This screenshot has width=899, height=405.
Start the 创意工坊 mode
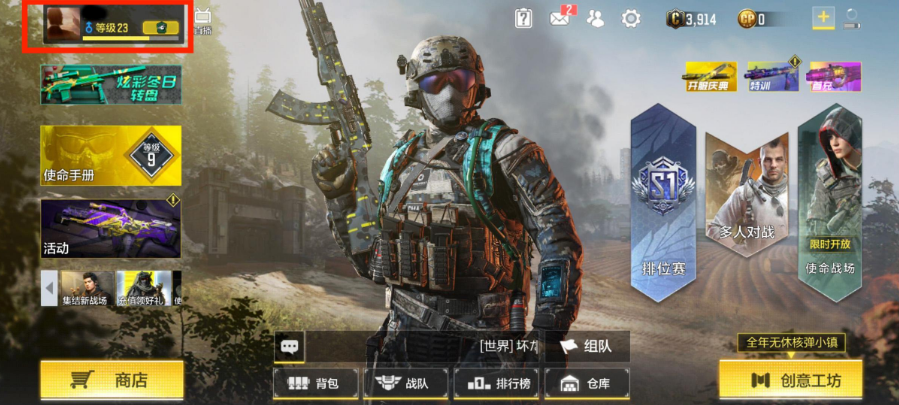[790, 380]
